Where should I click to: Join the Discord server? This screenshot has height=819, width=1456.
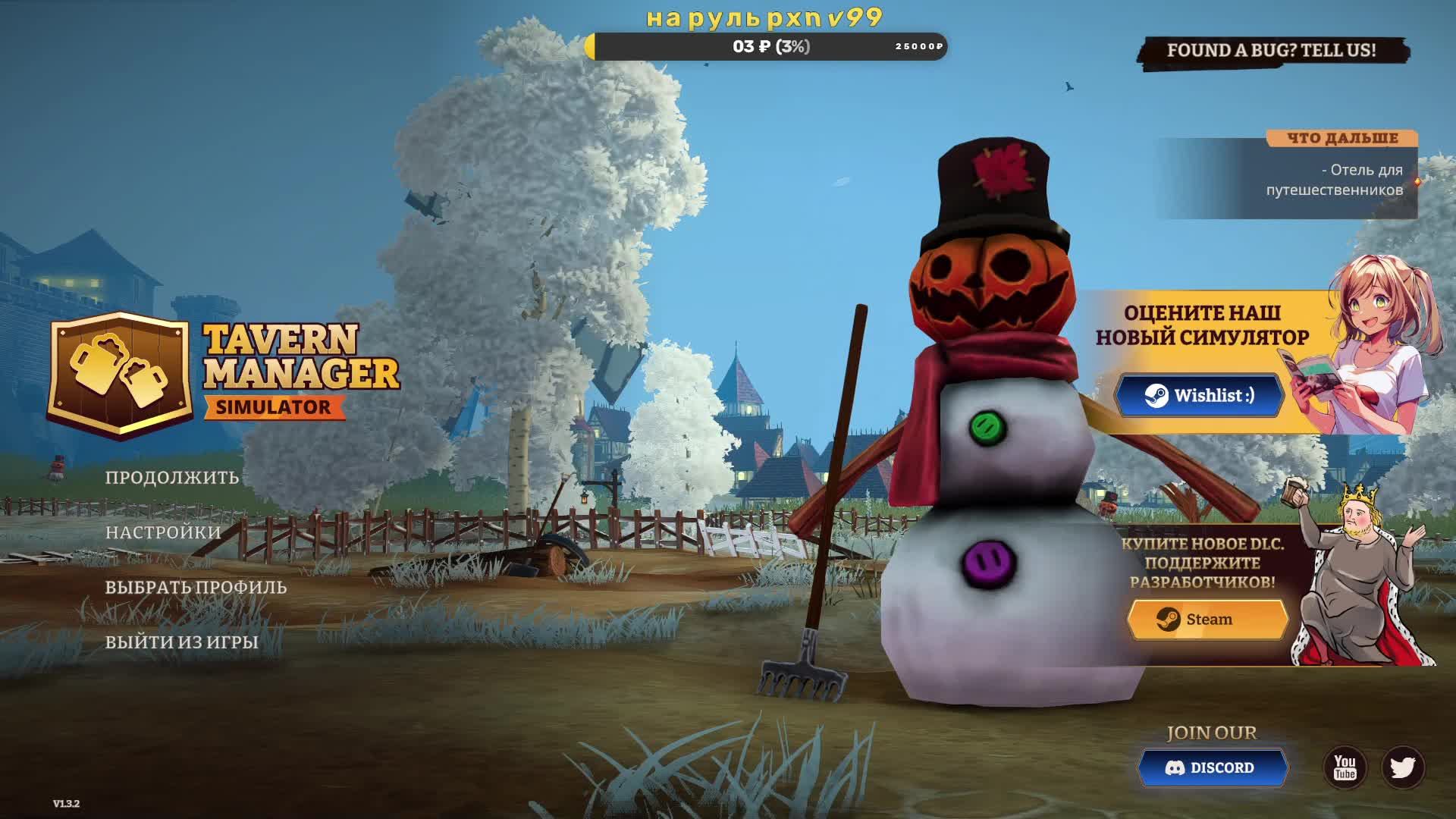tap(1212, 767)
